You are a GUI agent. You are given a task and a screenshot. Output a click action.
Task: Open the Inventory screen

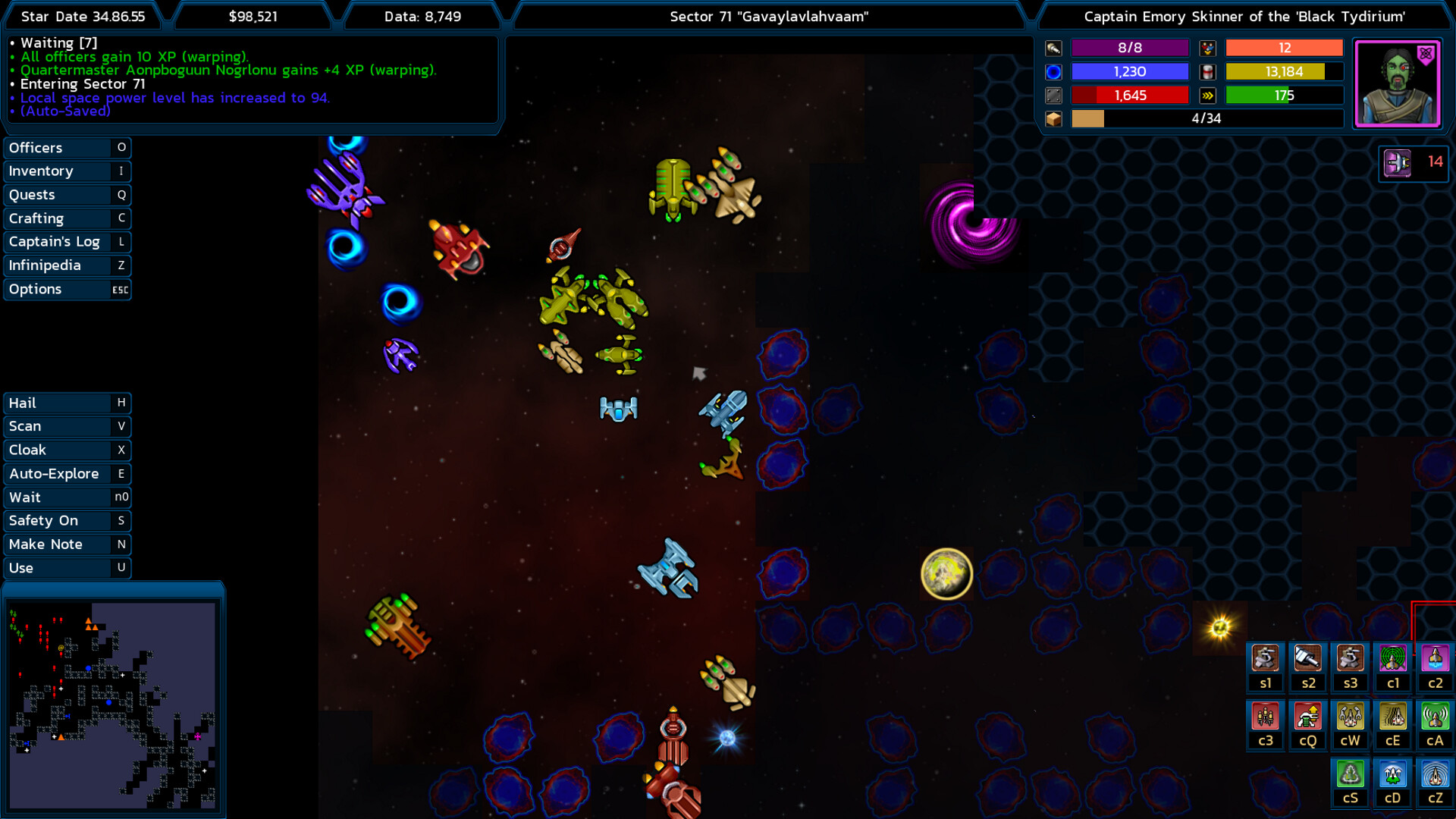(x=67, y=171)
